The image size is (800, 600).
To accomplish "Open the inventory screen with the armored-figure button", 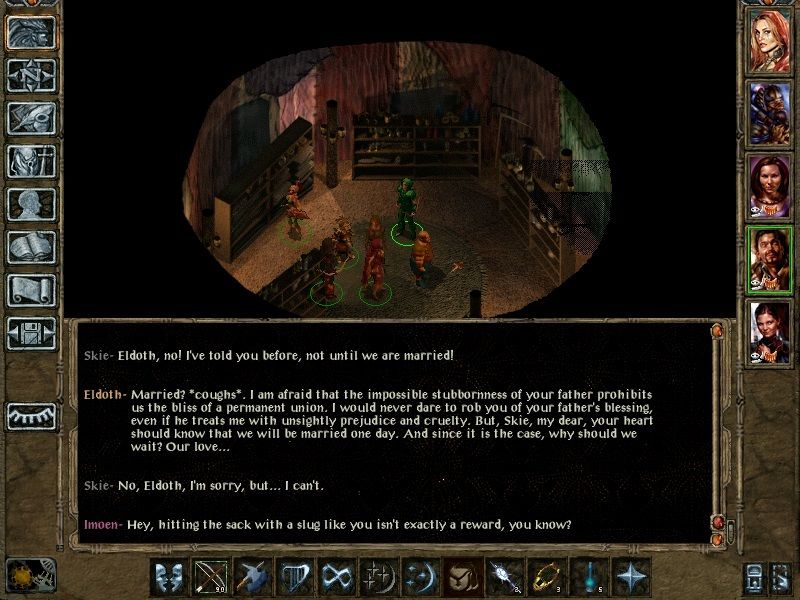I will pyautogui.click(x=30, y=162).
